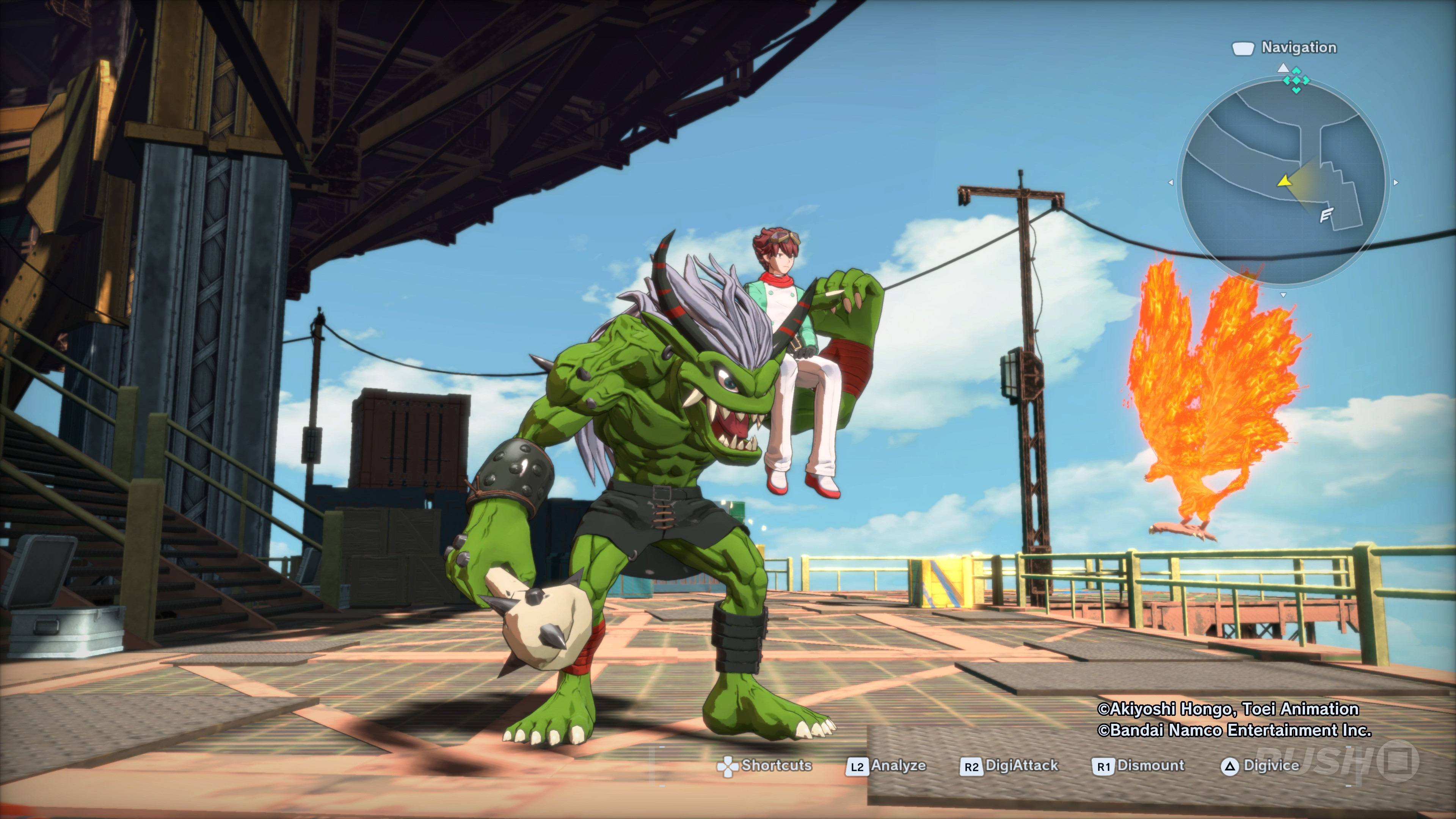1456x819 pixels.
Task: Open the Navigation label above the minimap
Action: 1298,47
